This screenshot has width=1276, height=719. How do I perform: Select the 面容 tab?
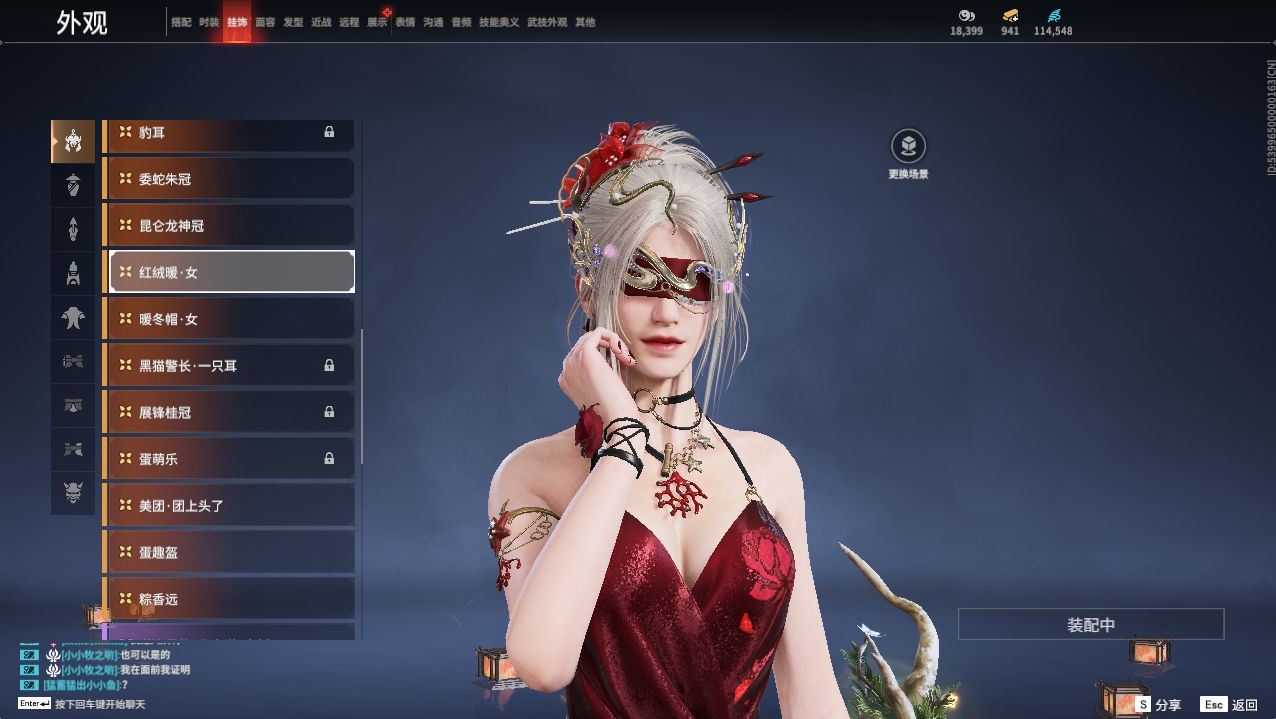pyautogui.click(x=265, y=22)
